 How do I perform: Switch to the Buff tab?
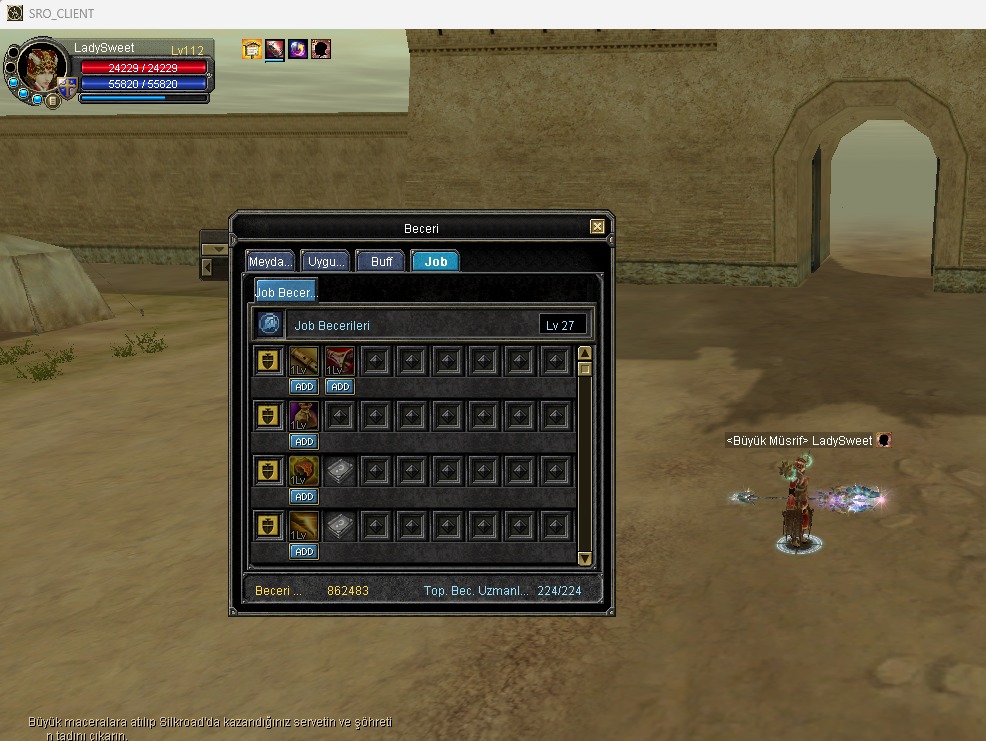point(381,261)
